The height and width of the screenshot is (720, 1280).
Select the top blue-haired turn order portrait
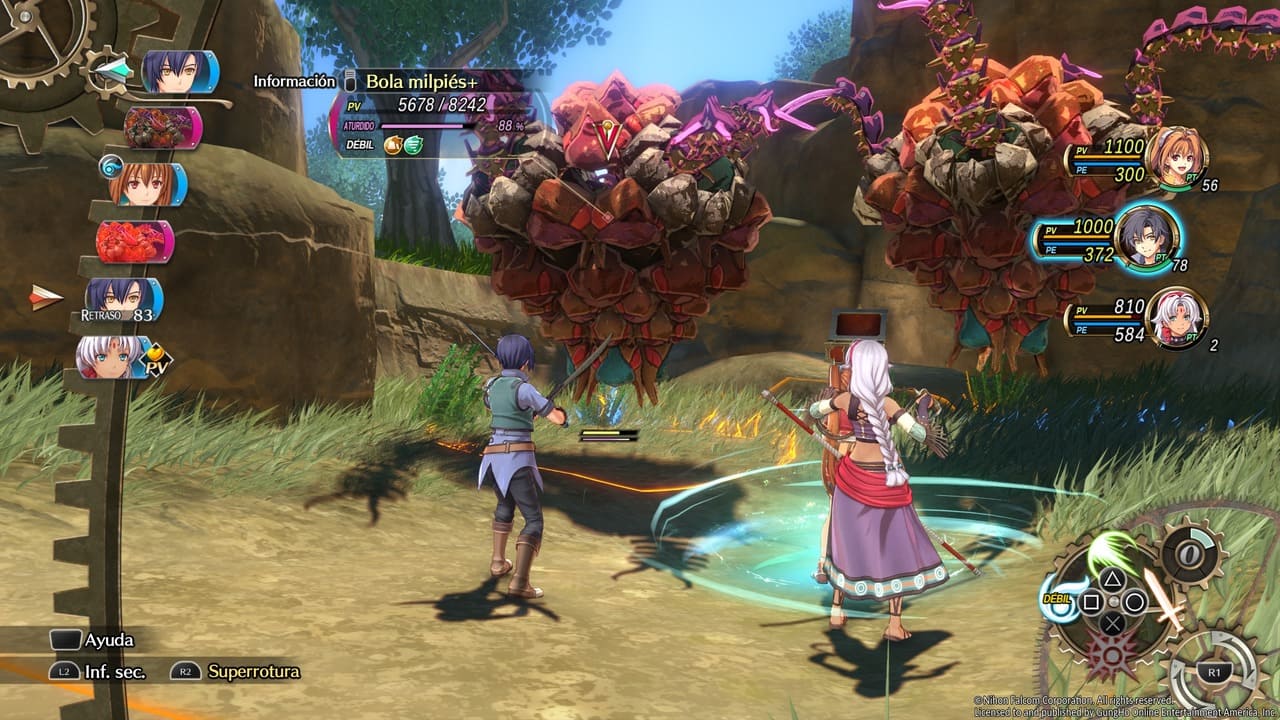(x=178, y=72)
